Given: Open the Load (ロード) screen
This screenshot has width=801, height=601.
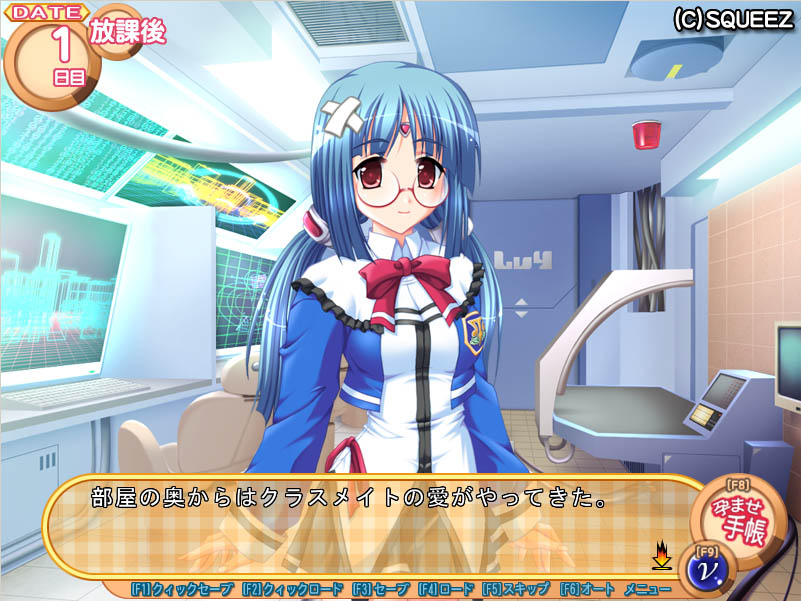Looking at the screenshot, I should point(445,590).
